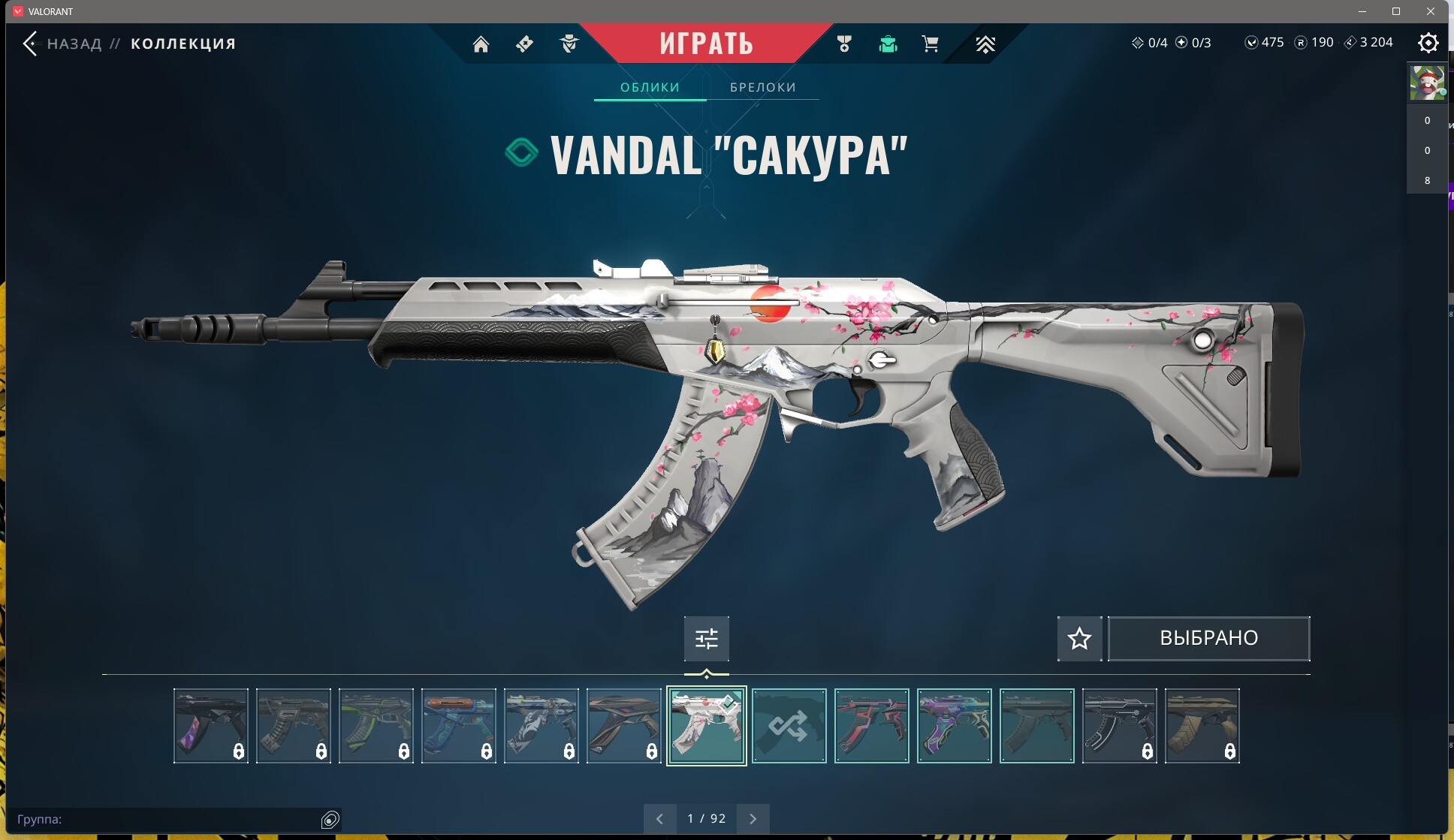The image size is (1454, 840).
Task: Mark skin as favorite with star
Action: pos(1079,638)
